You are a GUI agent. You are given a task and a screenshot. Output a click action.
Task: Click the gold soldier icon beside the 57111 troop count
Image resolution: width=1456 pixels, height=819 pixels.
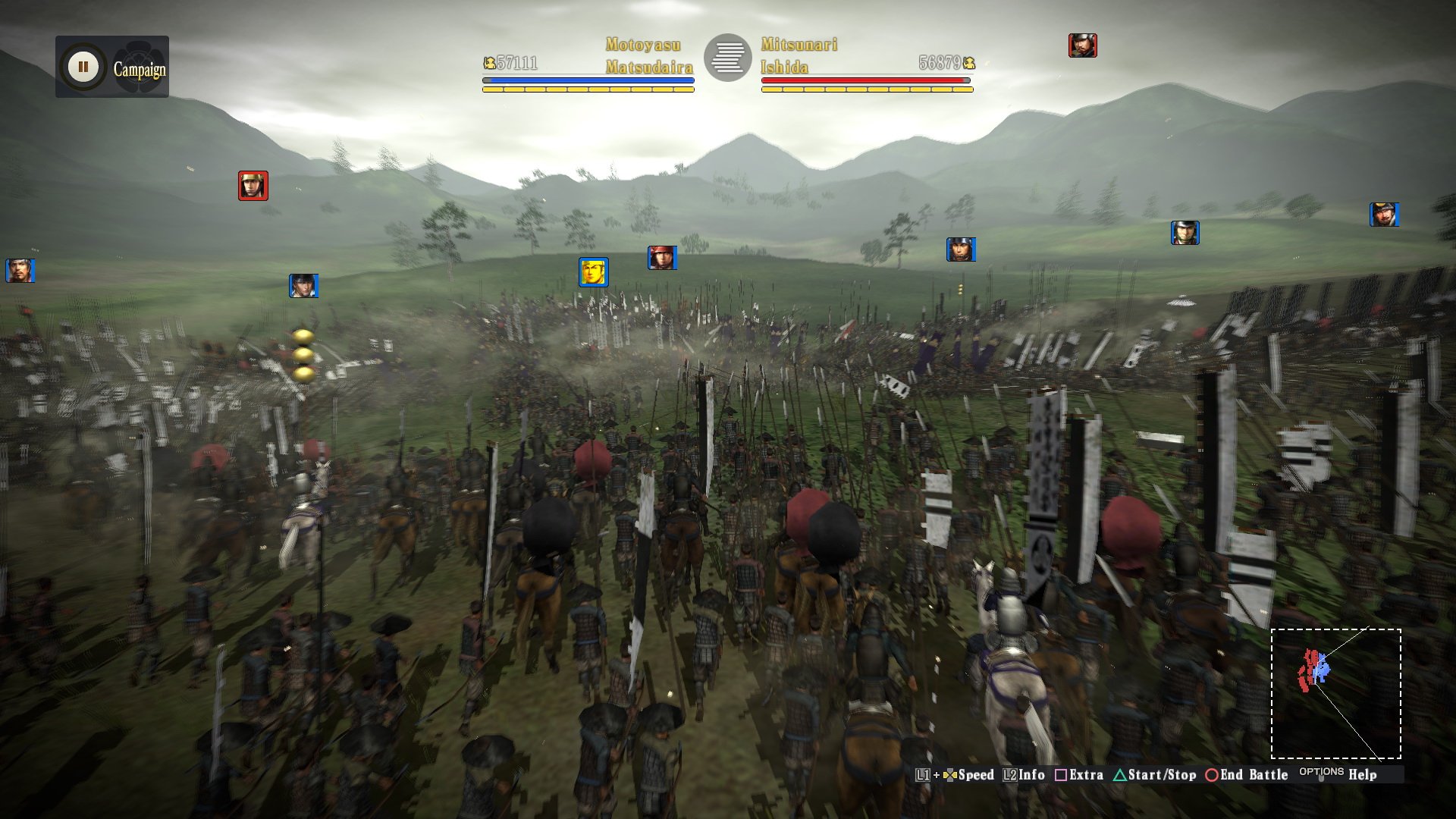(x=489, y=64)
